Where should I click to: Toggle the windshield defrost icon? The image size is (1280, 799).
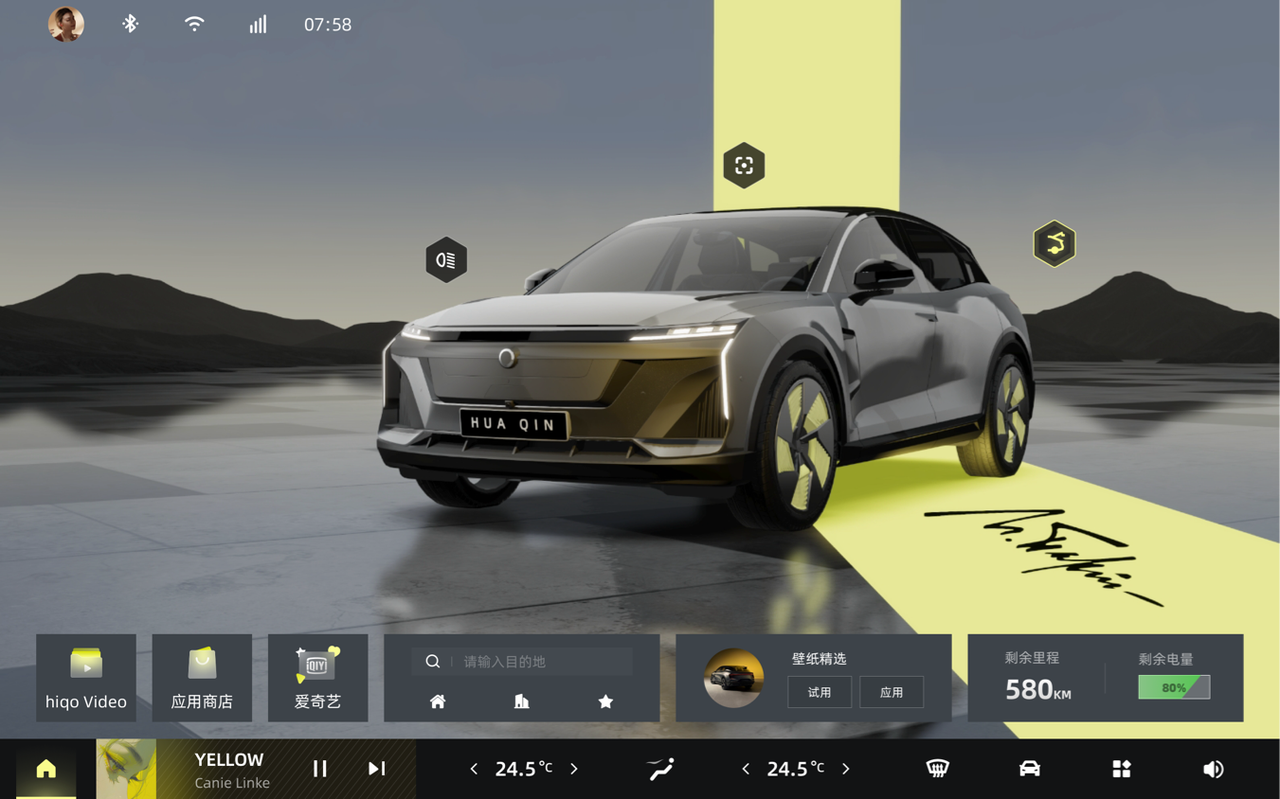pos(937,768)
